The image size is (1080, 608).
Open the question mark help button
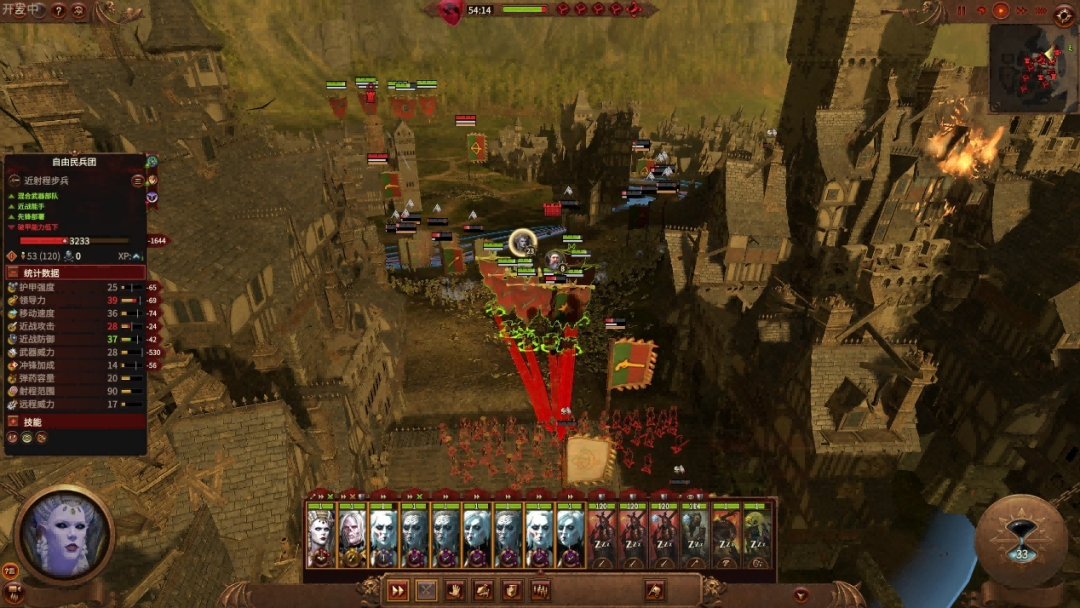click(59, 11)
